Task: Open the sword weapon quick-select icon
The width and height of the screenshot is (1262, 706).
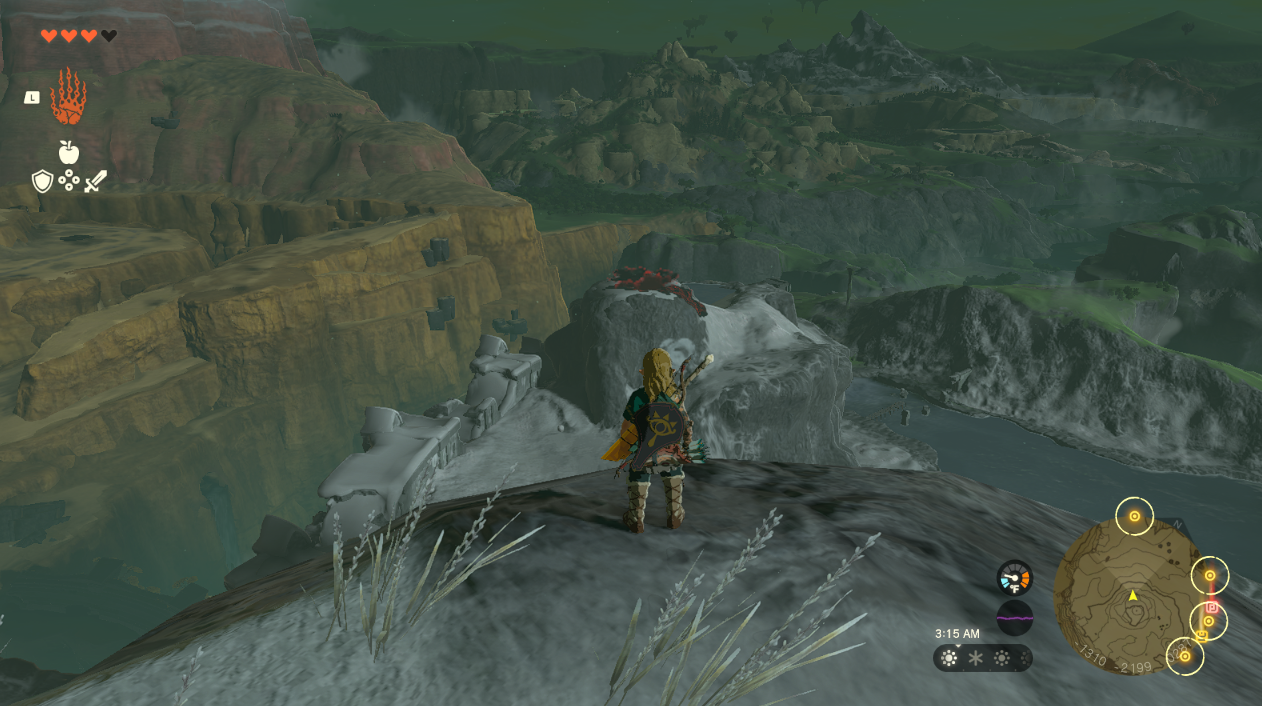Action: click(95, 181)
